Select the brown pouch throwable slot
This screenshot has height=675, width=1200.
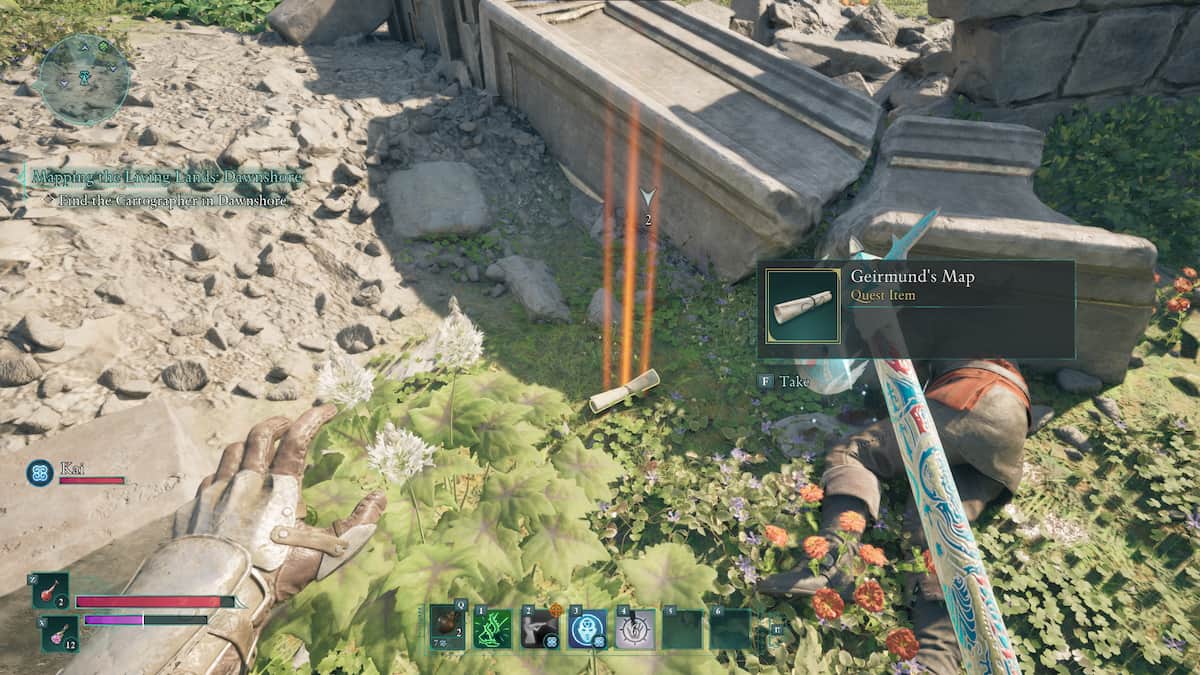pyautogui.click(x=447, y=629)
